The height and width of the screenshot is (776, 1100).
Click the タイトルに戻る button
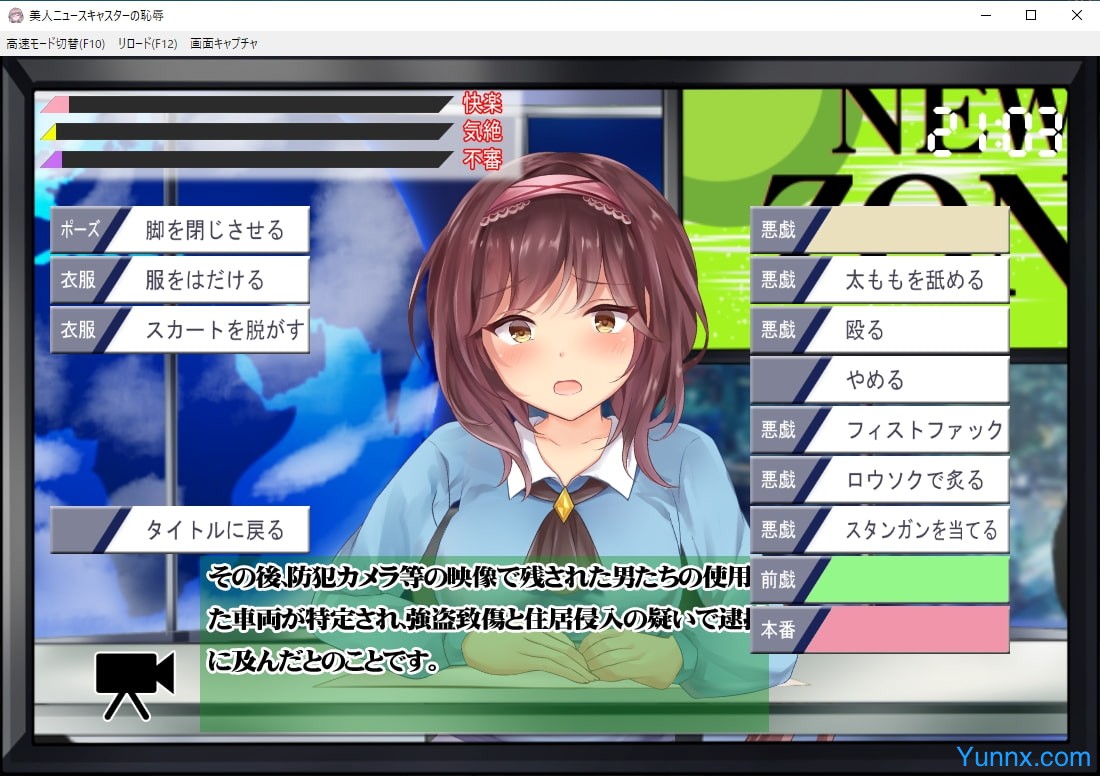[x=180, y=530]
